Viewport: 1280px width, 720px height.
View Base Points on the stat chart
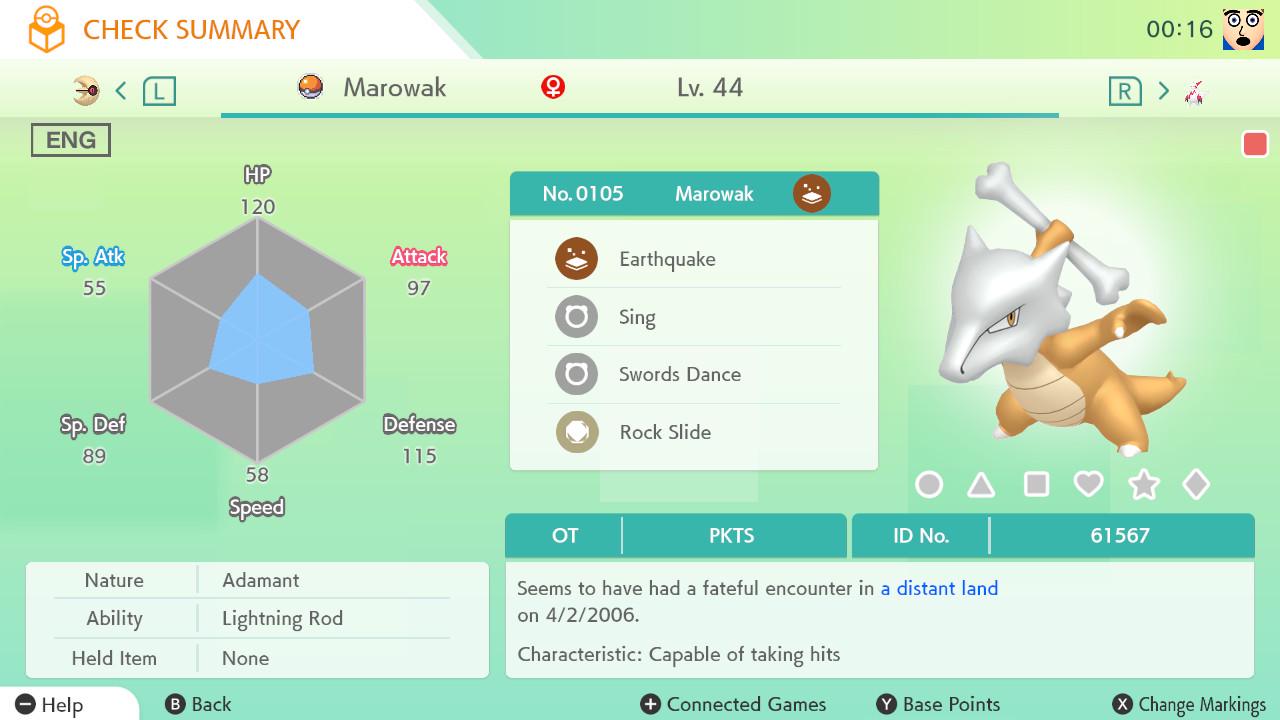938,704
